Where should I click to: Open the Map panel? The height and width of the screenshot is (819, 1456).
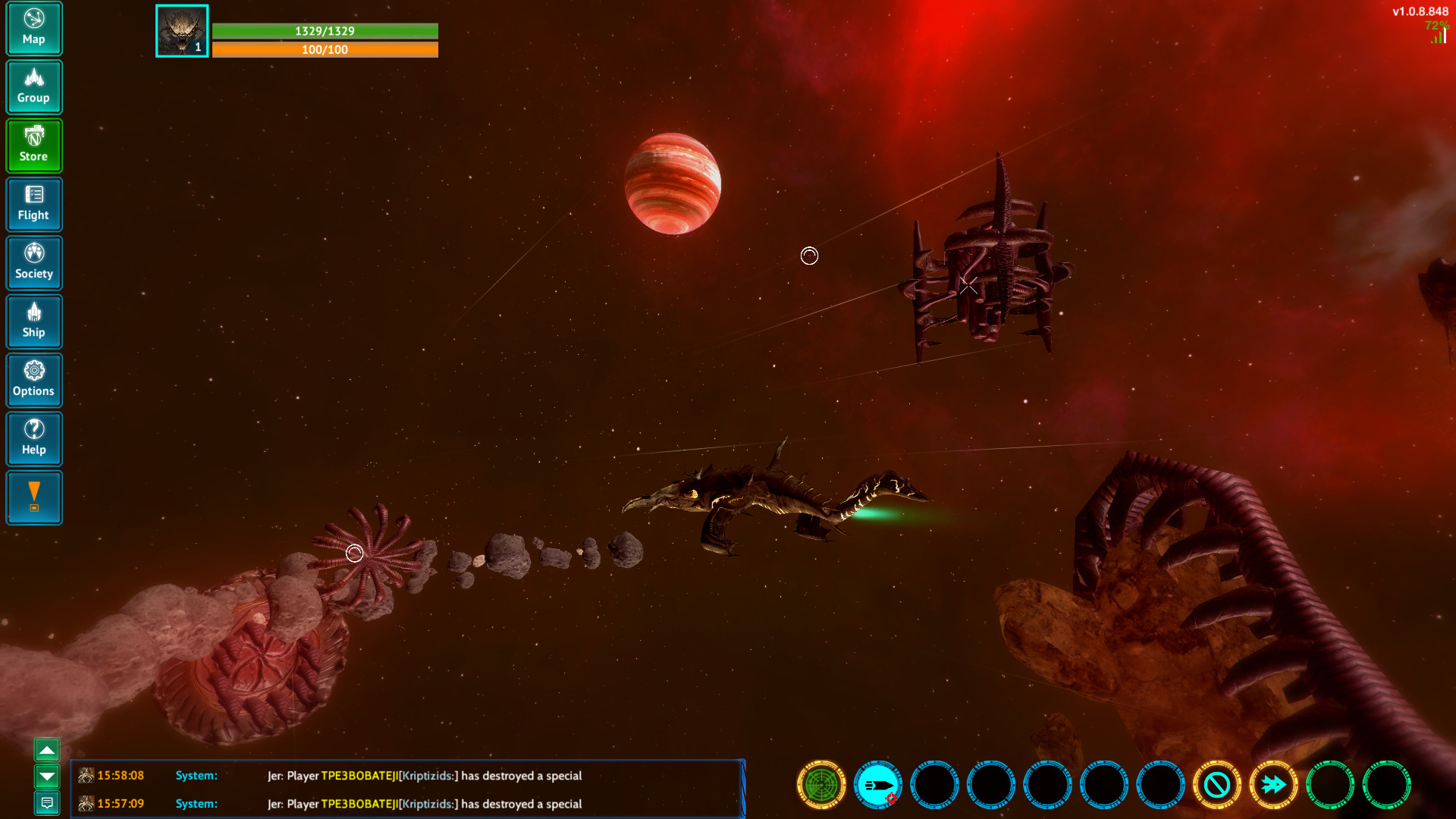point(33,28)
